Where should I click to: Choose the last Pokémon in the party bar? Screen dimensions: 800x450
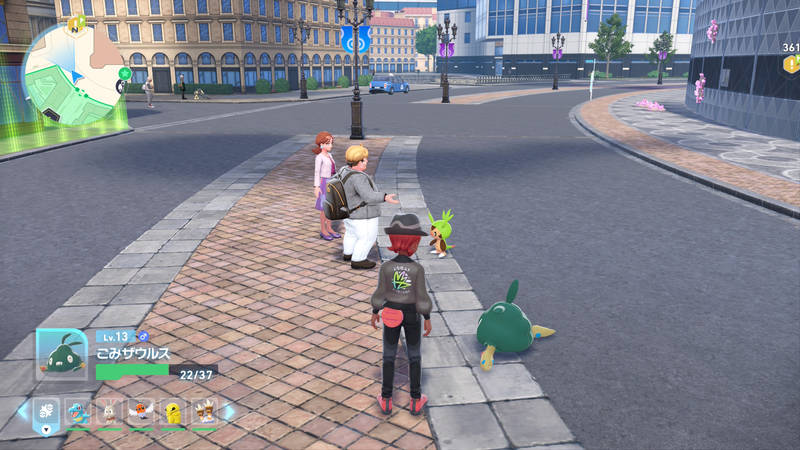point(205,410)
